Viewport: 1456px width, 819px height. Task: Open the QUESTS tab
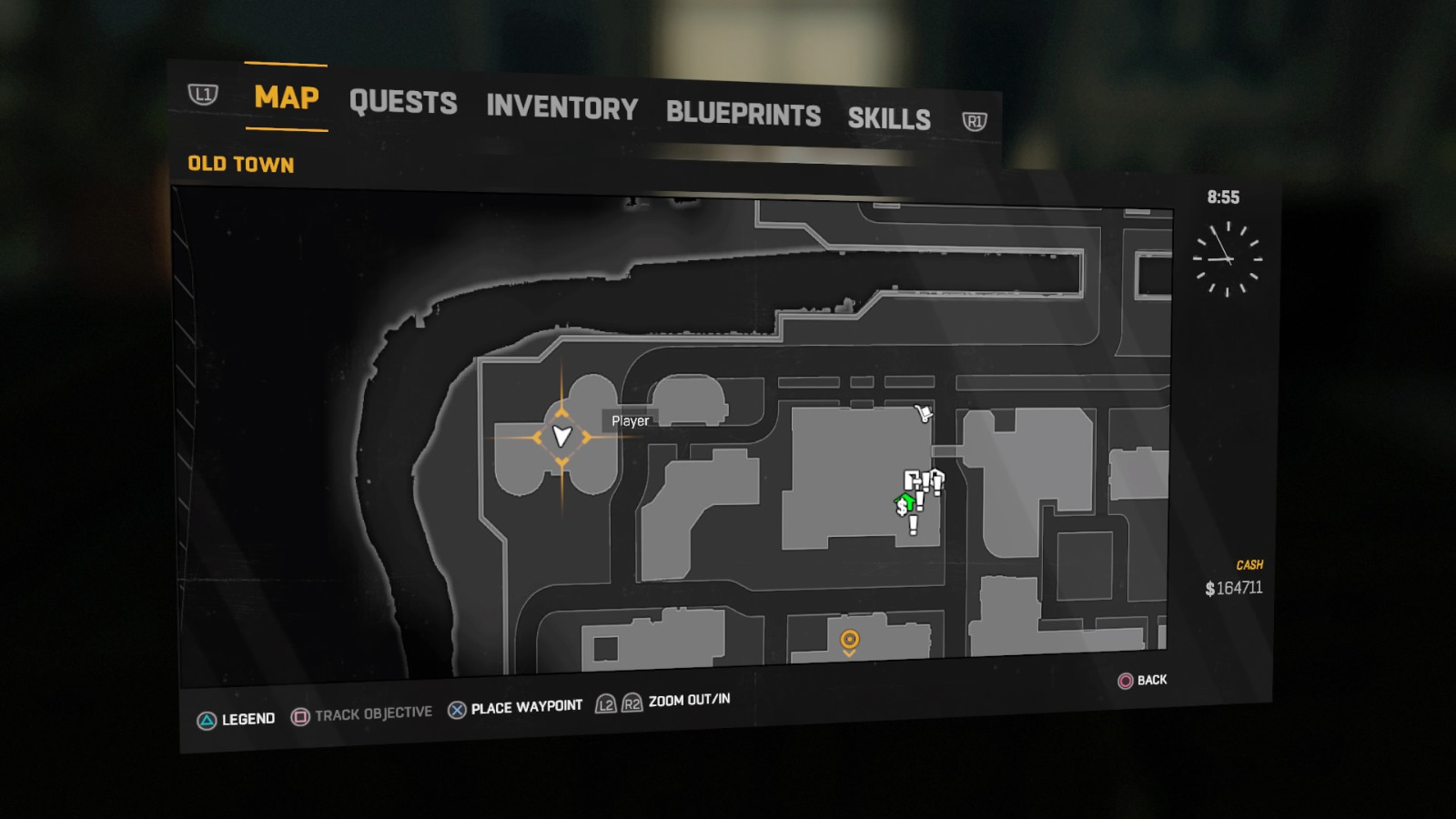[404, 102]
